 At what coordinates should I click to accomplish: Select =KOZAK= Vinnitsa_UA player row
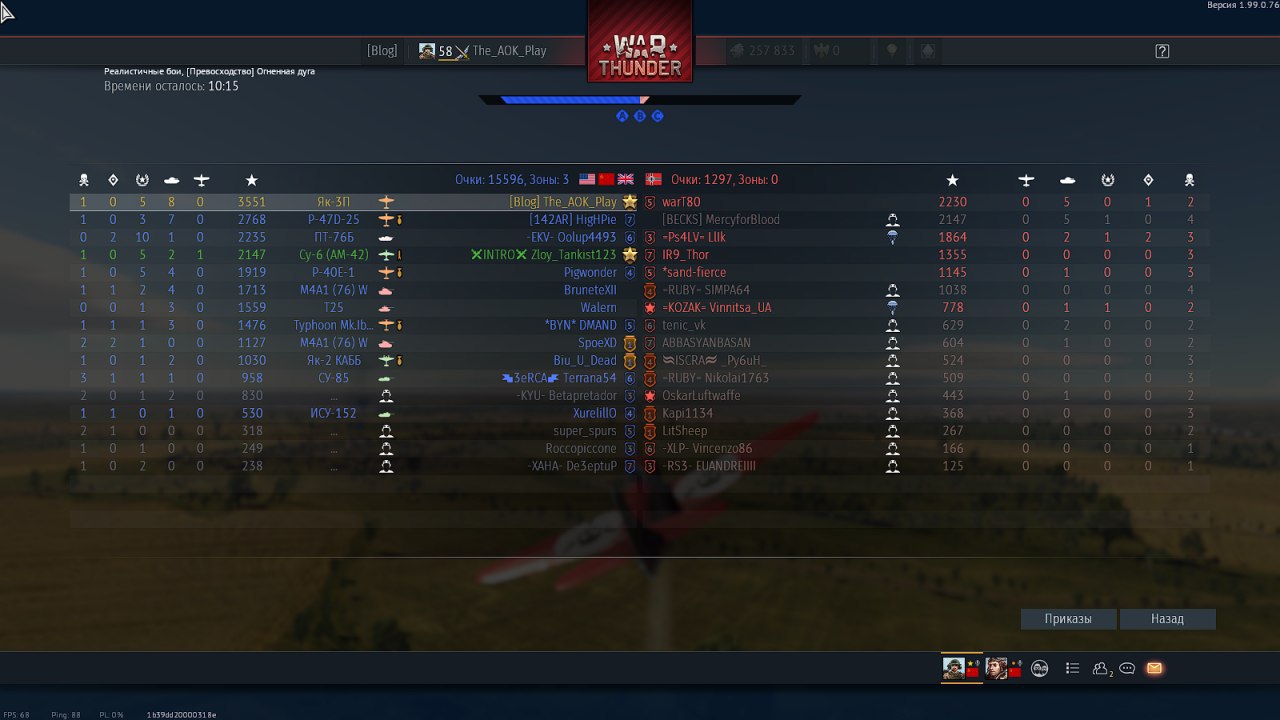tap(716, 308)
